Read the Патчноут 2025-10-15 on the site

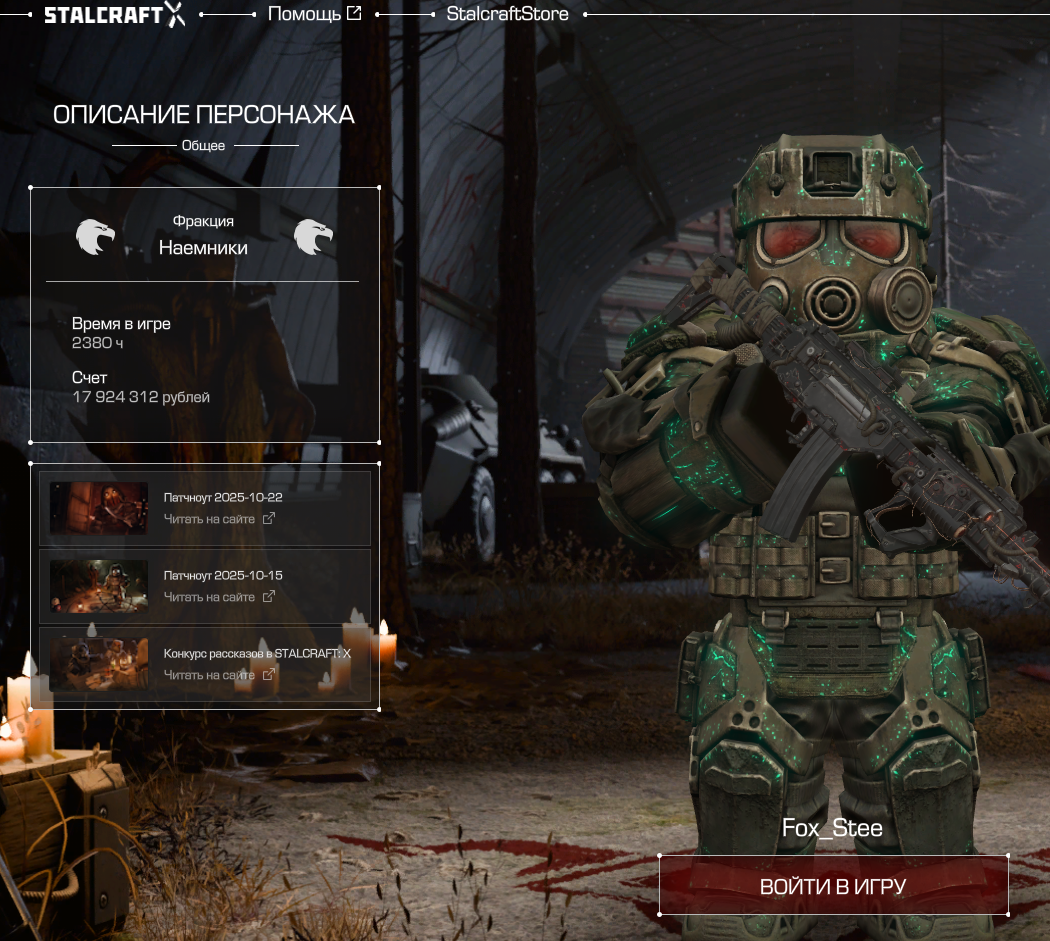[x=219, y=597]
